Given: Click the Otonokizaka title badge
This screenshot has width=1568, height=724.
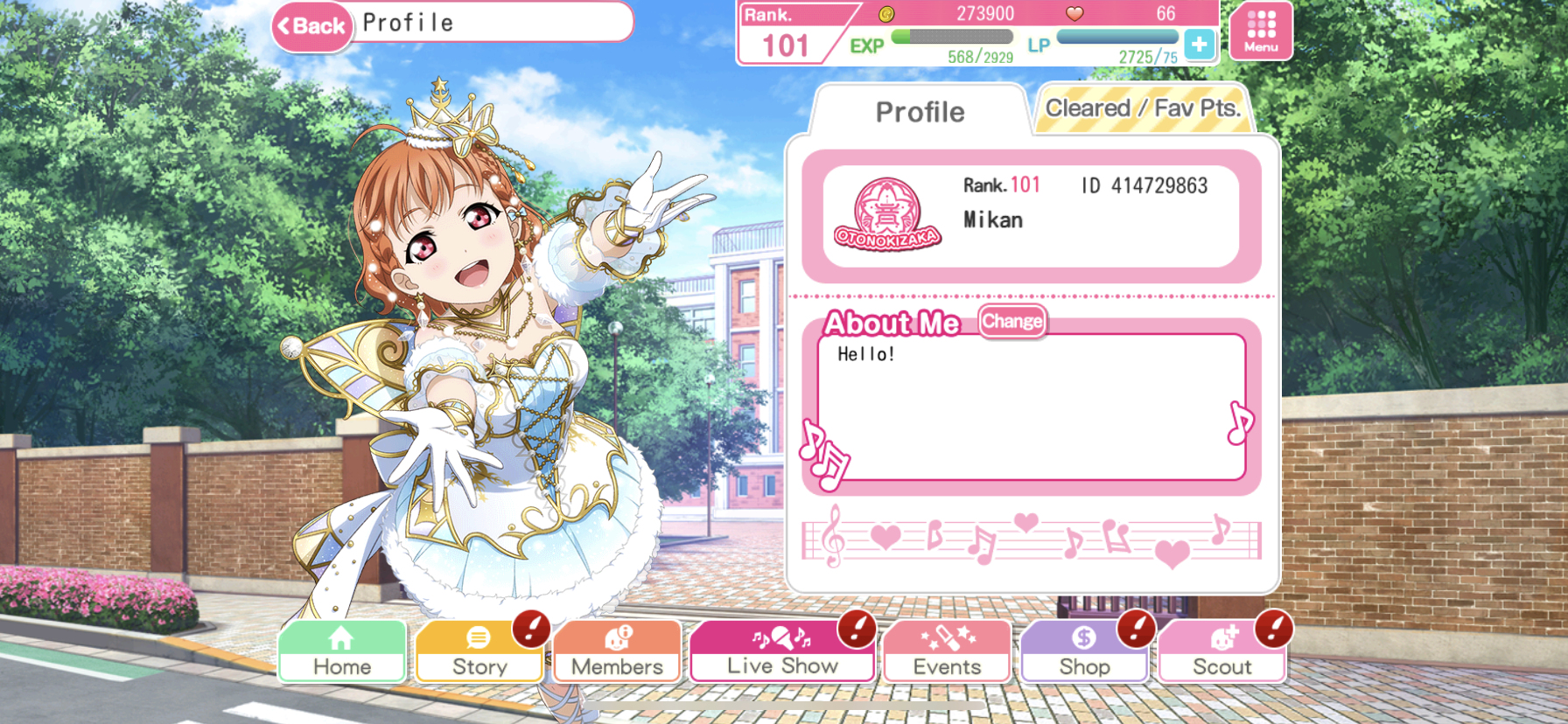Looking at the screenshot, I should 887,215.
